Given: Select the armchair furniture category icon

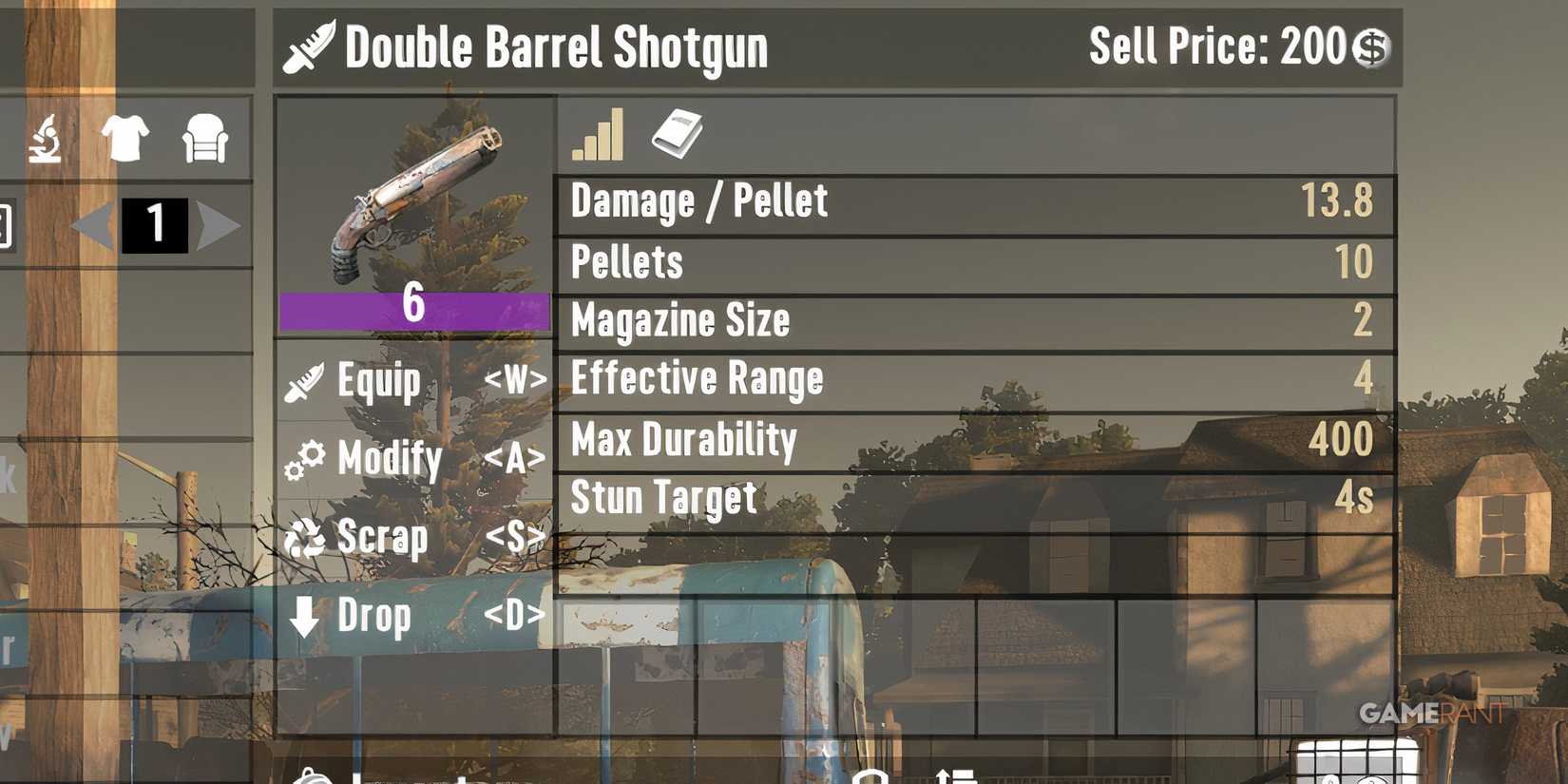Looking at the screenshot, I should coord(203,138).
